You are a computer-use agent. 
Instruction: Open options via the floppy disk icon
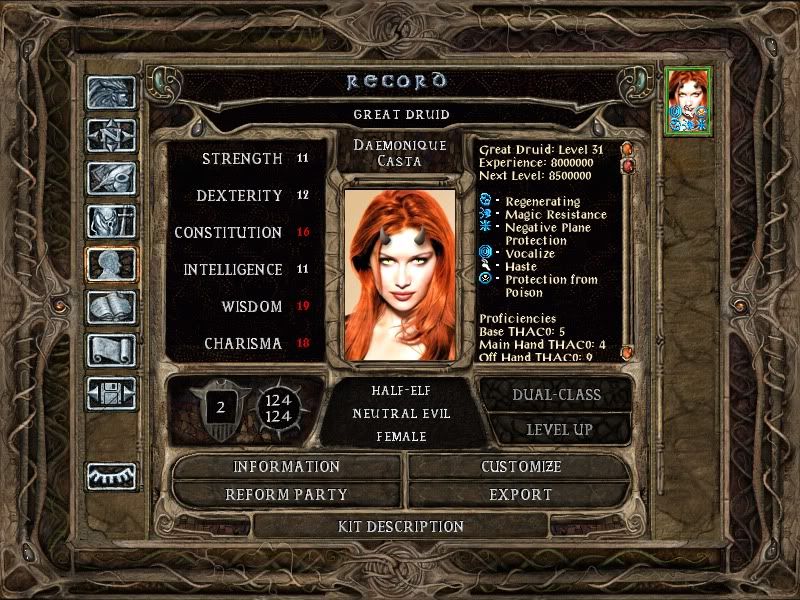(111, 393)
